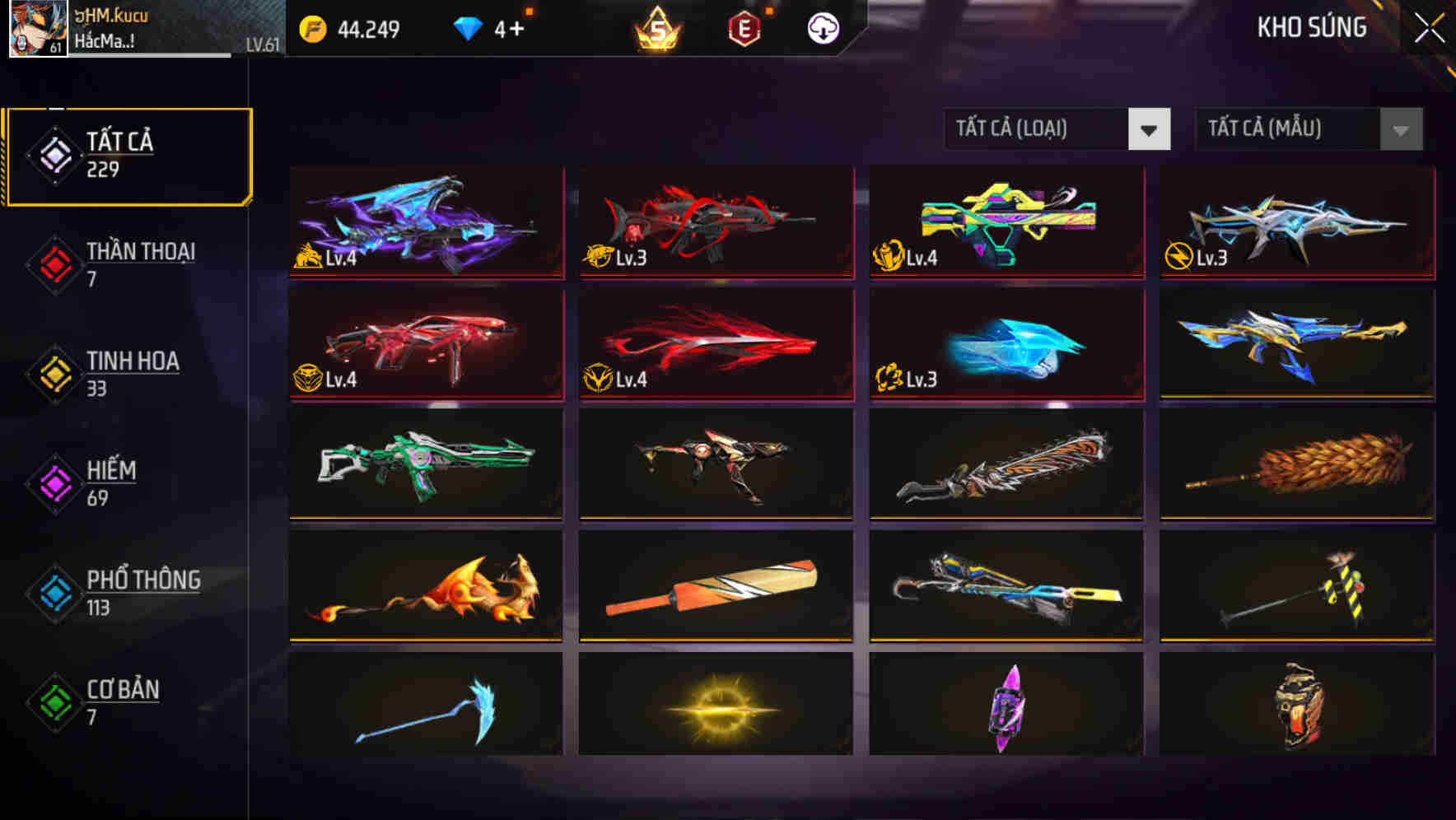Open the Tất Cả (Mẫu) dropdown
Screen dimensions: 1456x820
(x=1289, y=129)
